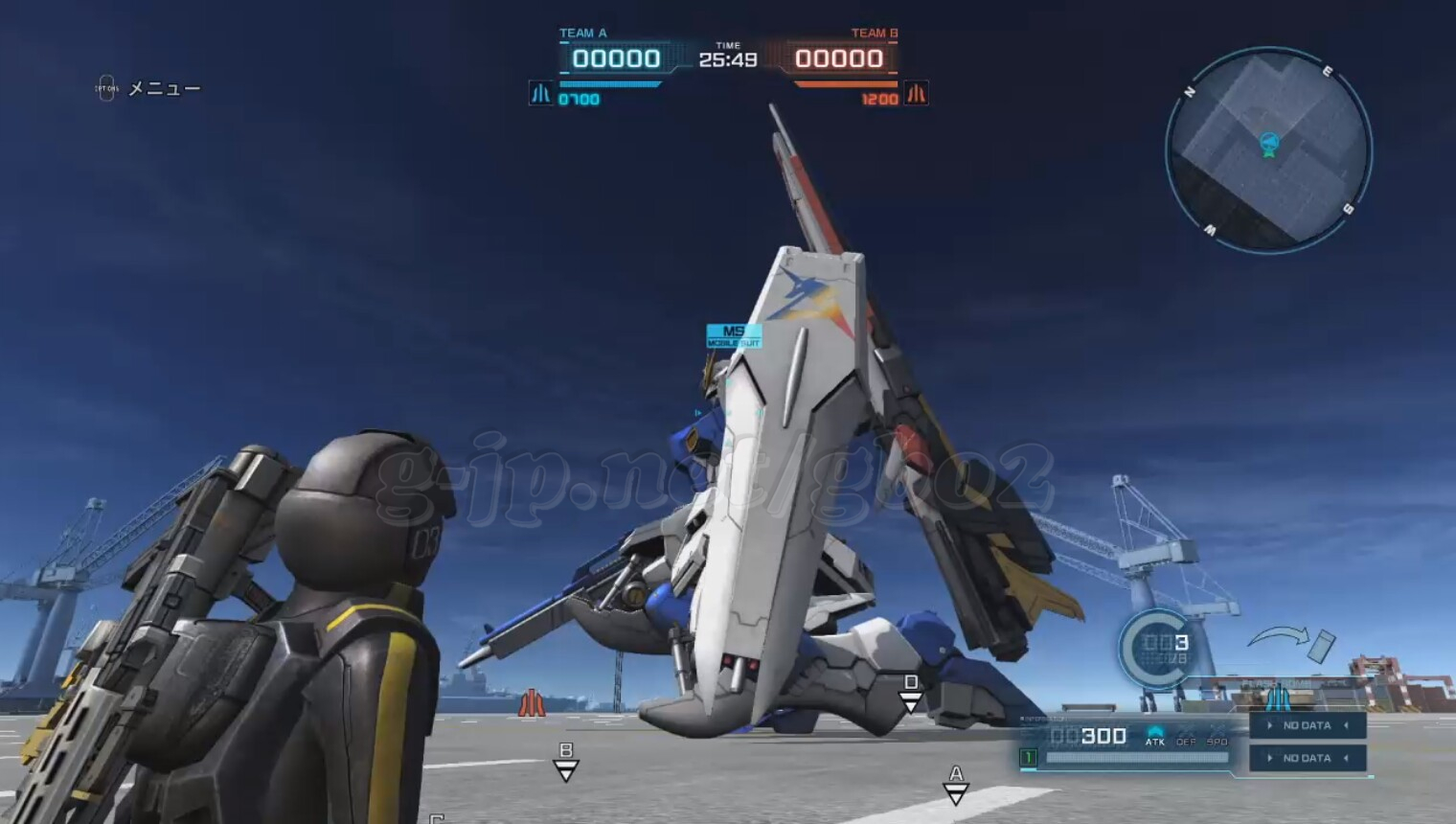
Task: Open the メニュー menu label
Action: point(164,89)
